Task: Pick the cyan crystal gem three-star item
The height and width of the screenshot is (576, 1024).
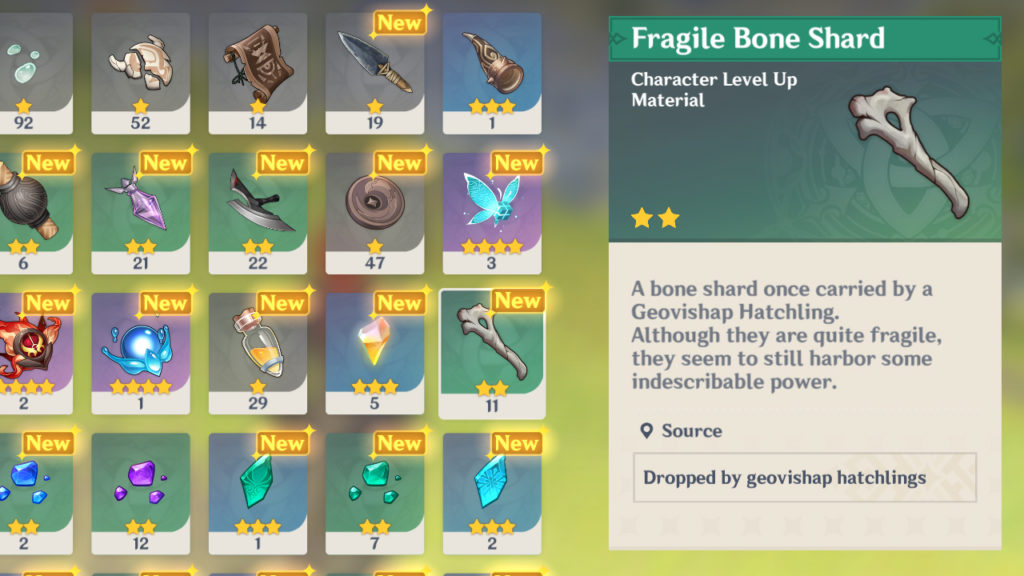Action: coord(492,492)
